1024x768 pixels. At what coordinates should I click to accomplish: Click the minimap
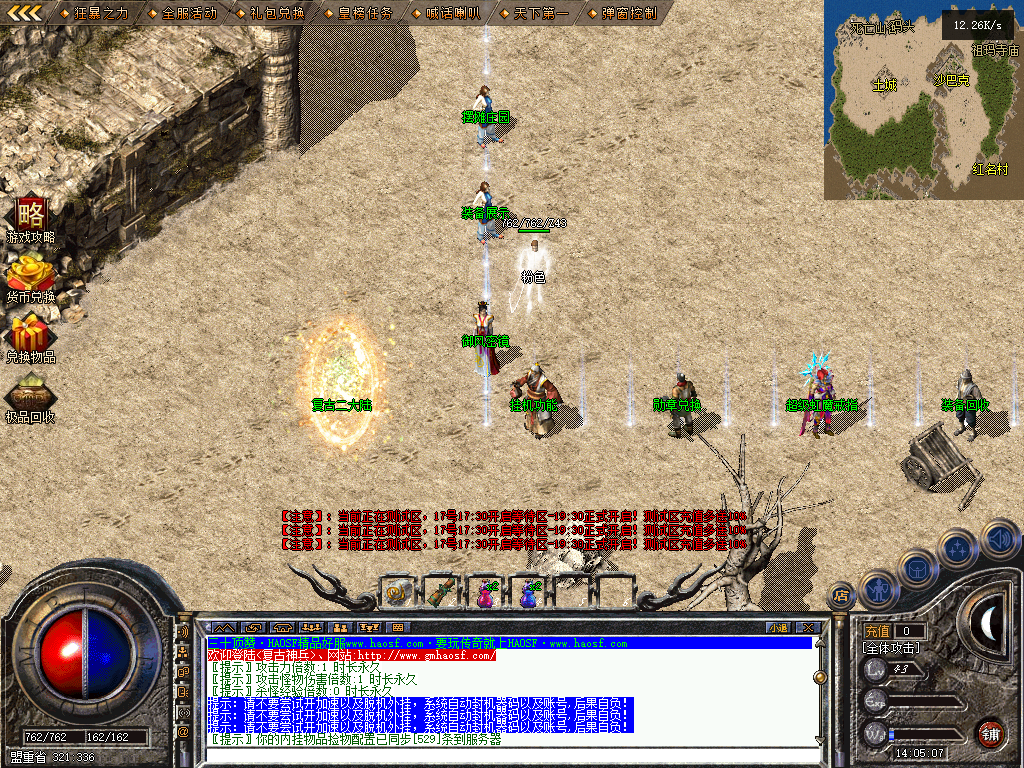click(921, 100)
